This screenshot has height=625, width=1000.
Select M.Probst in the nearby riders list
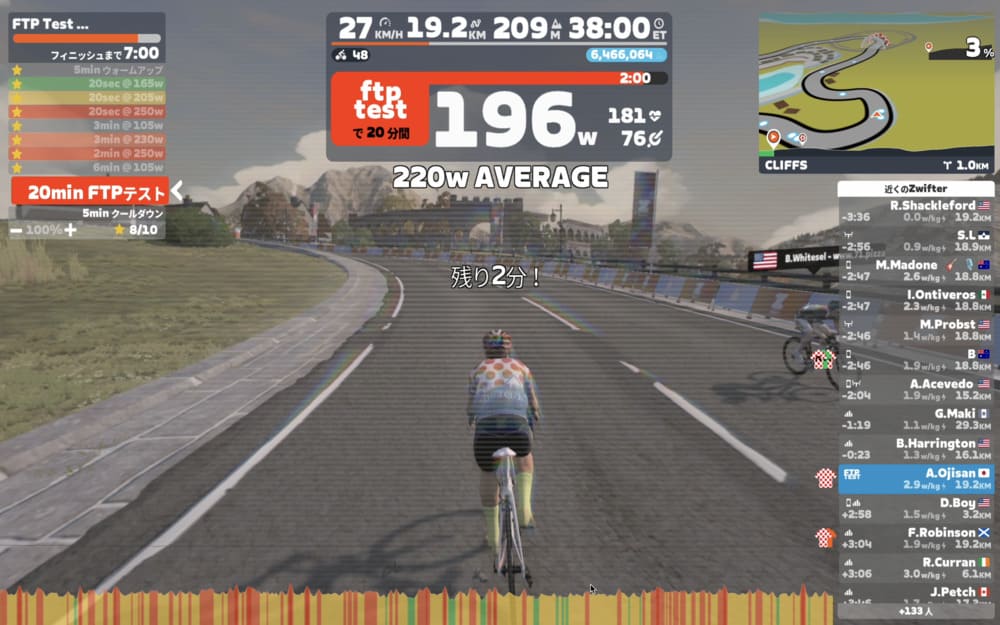(x=915, y=330)
